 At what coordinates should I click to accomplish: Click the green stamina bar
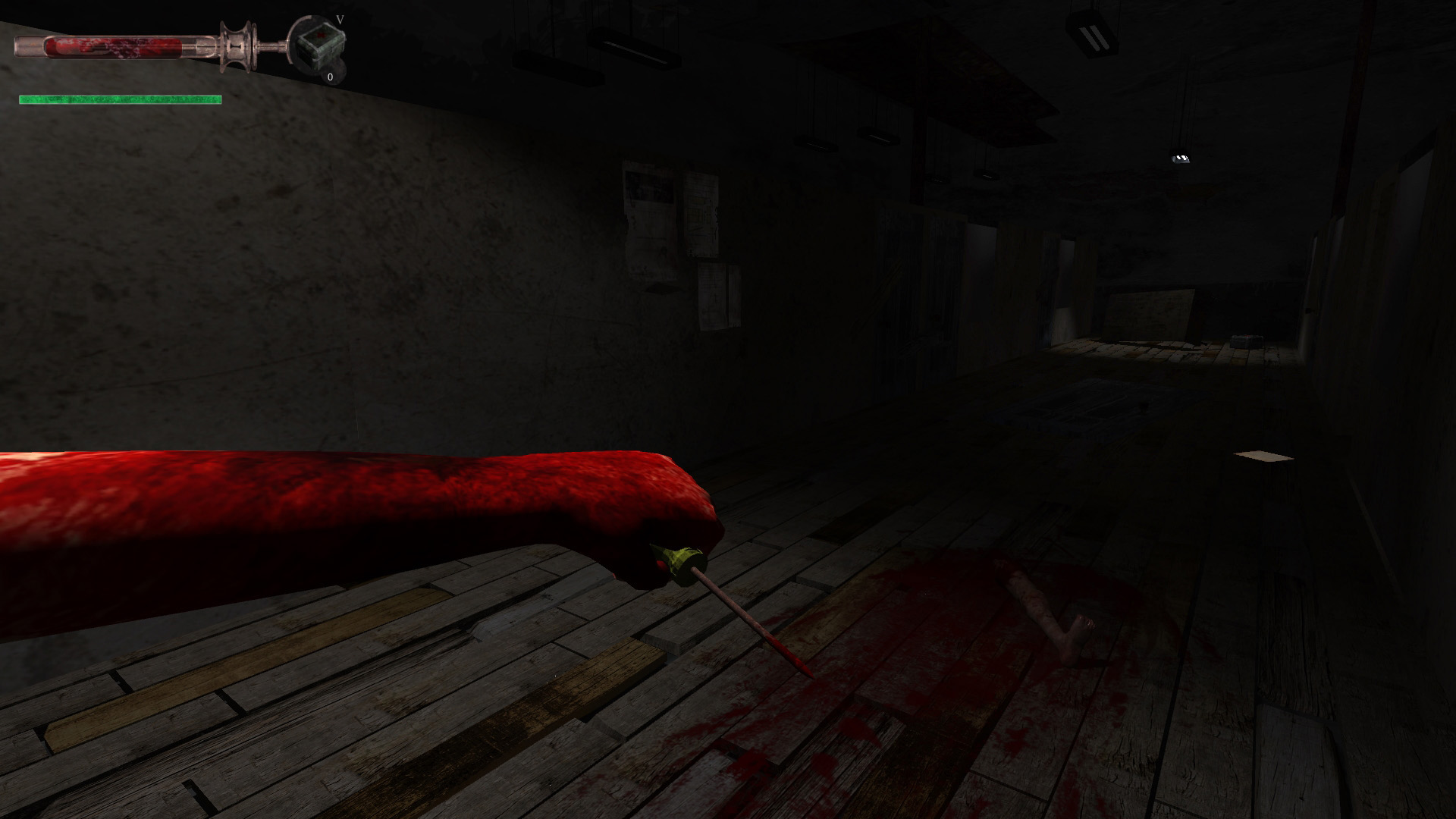tap(120, 98)
